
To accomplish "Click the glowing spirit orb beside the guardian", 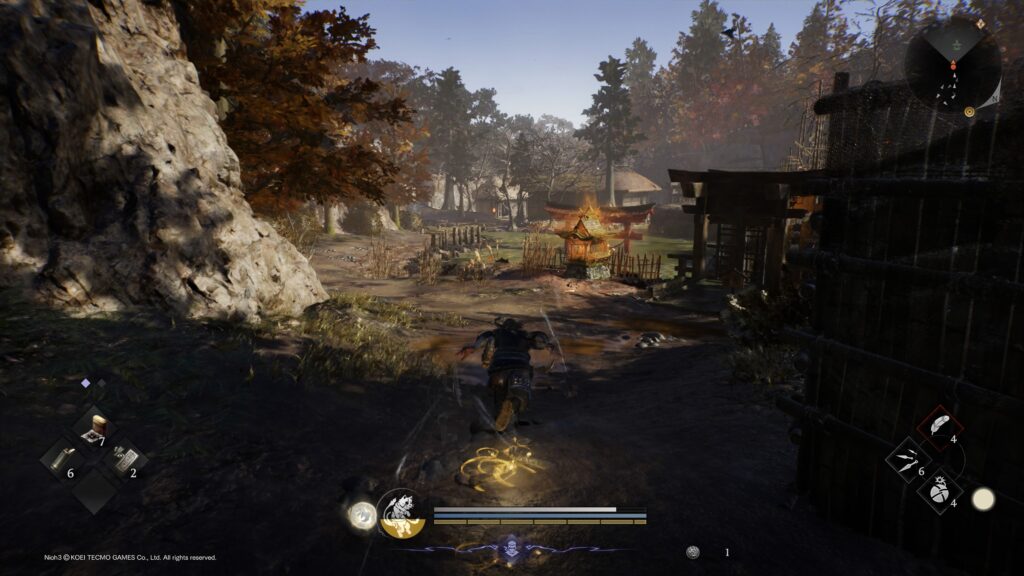I will pos(362,515).
